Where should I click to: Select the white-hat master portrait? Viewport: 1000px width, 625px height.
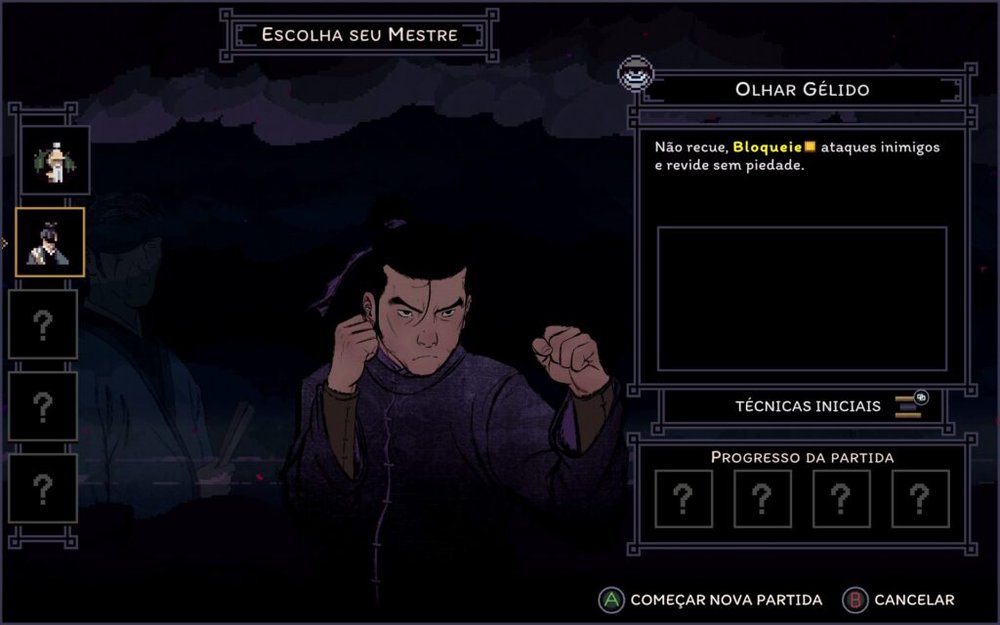coord(55,160)
